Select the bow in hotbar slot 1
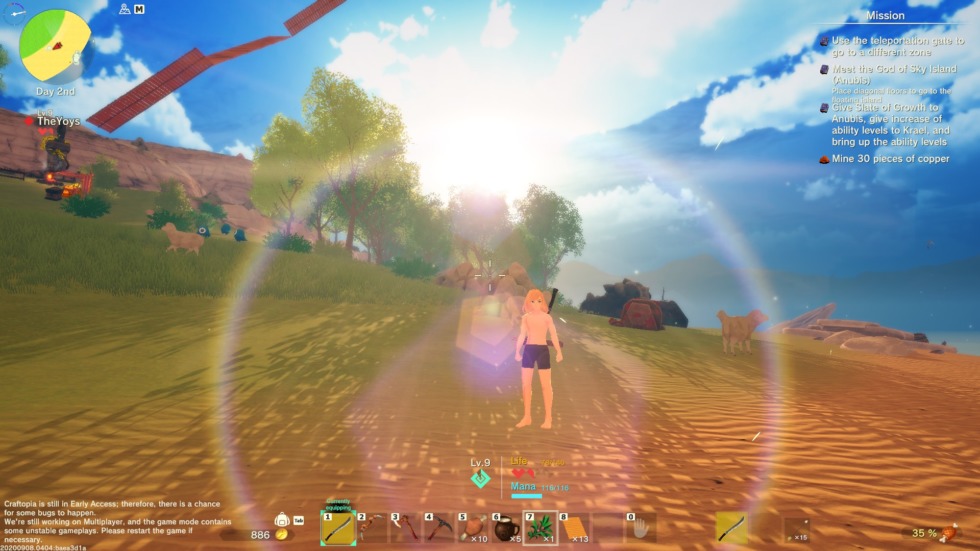This screenshot has height=551, width=980. click(338, 527)
